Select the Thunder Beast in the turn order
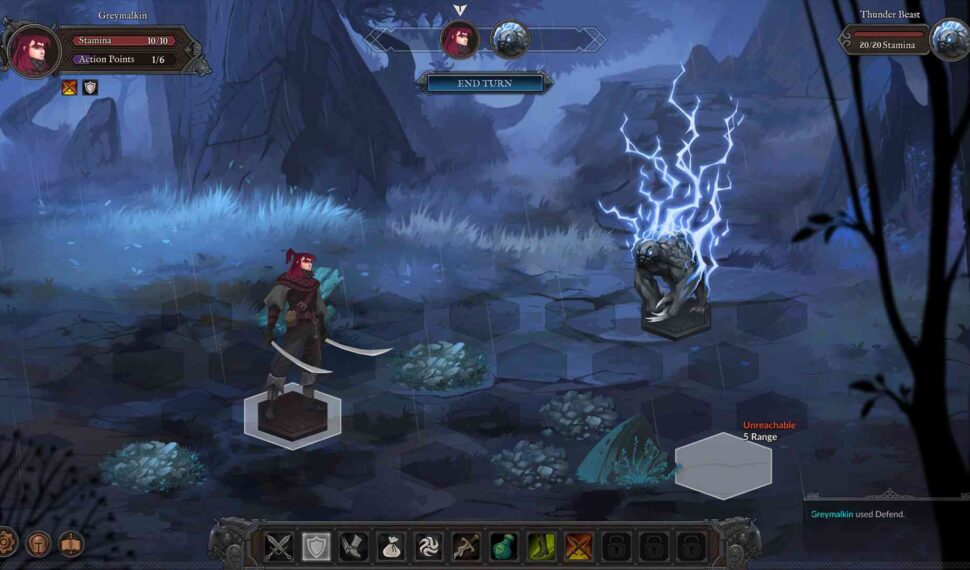This screenshot has width=970, height=570. pyautogui.click(x=509, y=41)
